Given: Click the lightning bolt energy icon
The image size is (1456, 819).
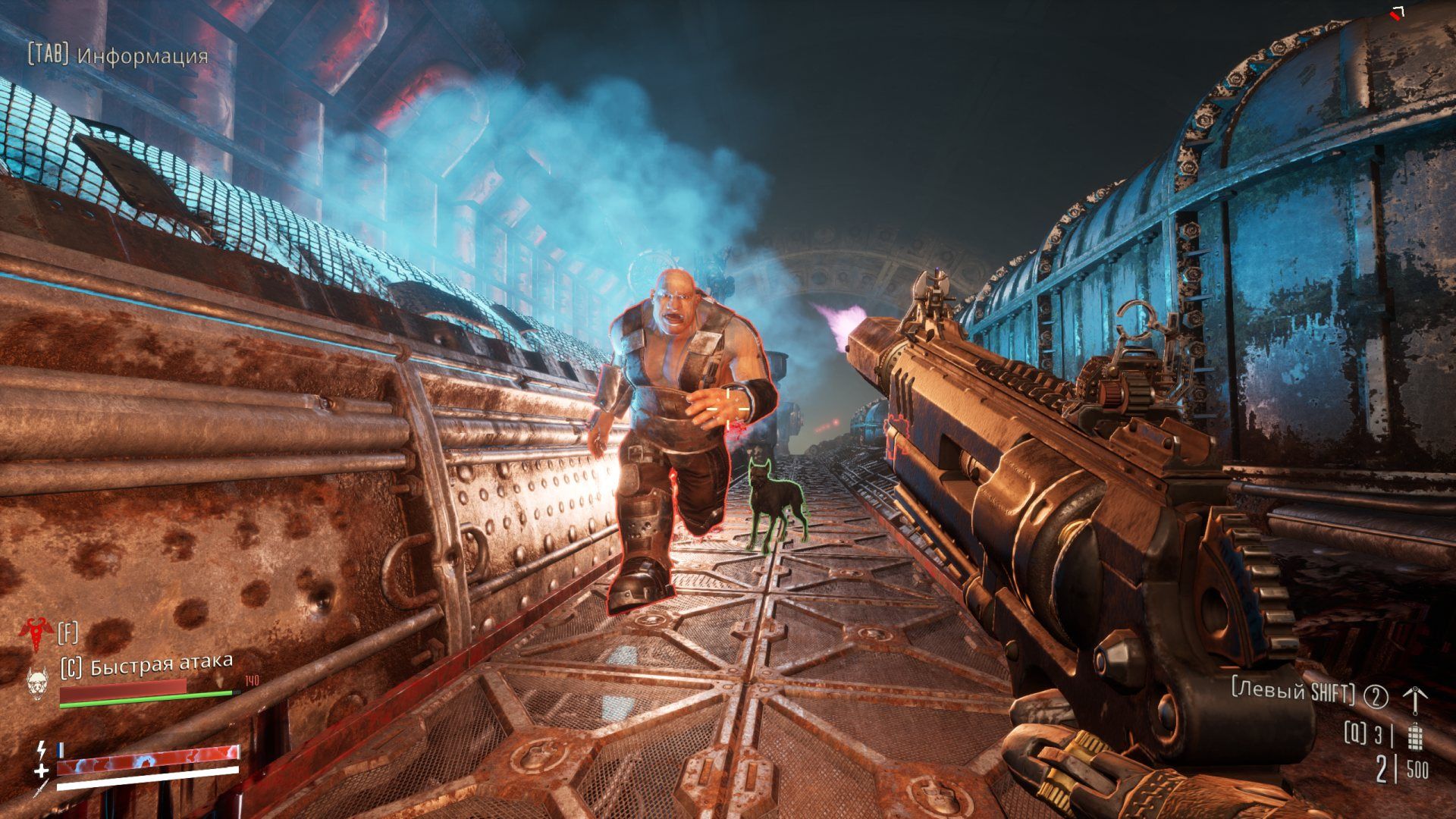Looking at the screenshot, I should pyautogui.click(x=41, y=751).
